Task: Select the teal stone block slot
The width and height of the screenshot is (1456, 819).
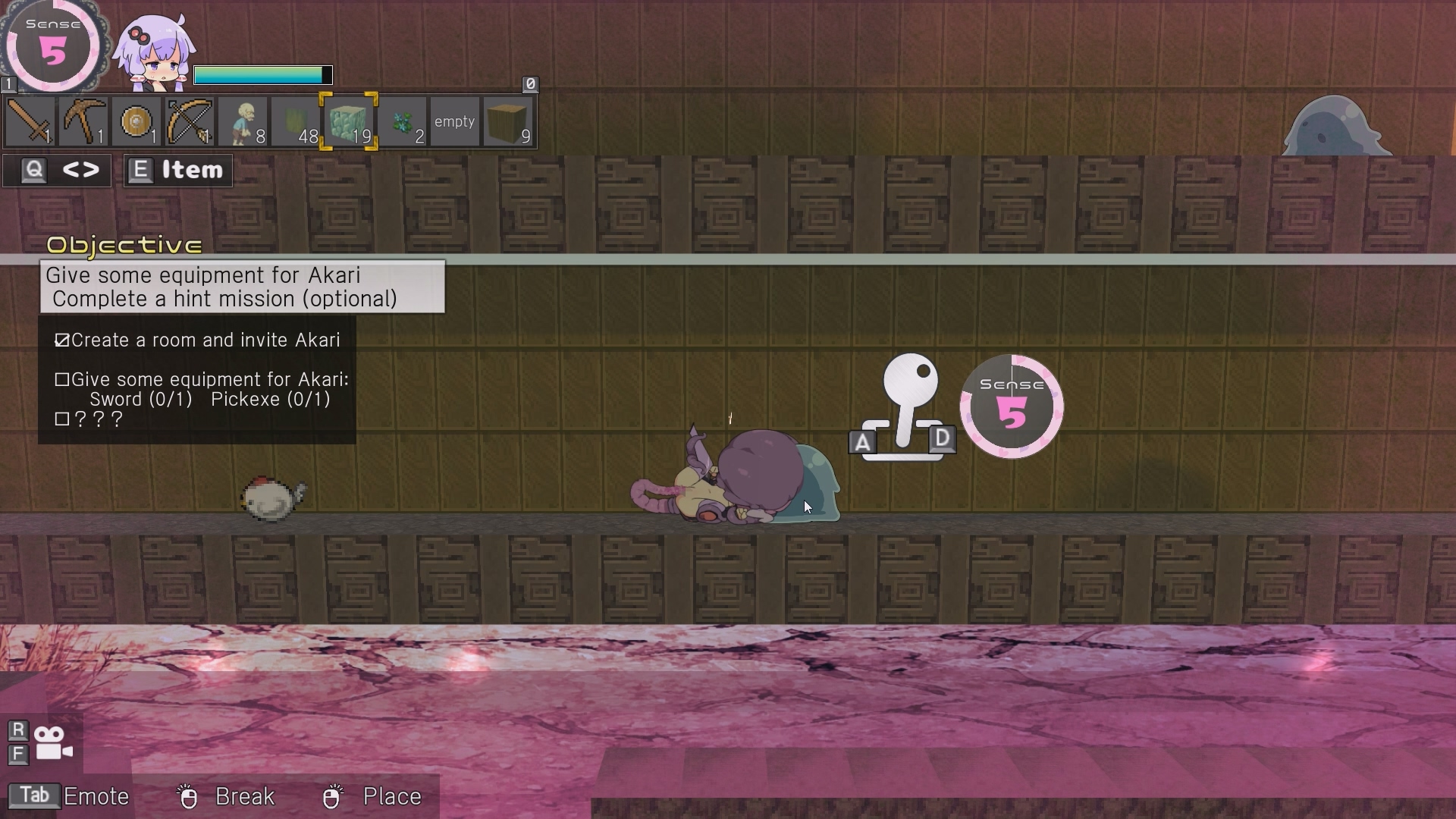Action: pos(349,121)
